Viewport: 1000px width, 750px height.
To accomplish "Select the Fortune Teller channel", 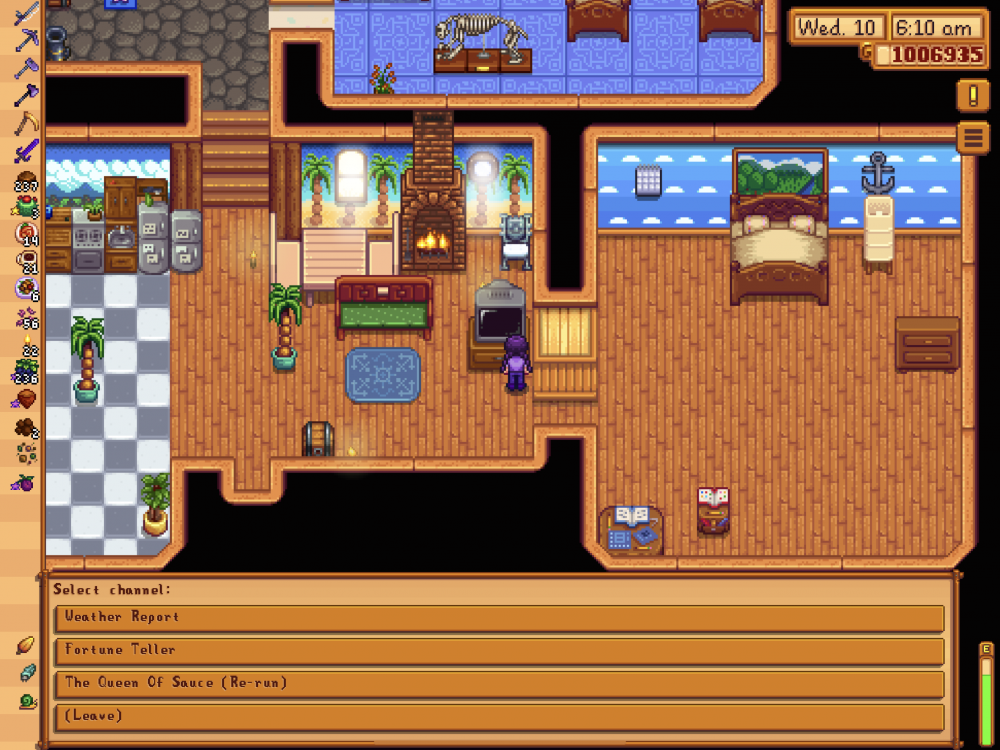I will pyautogui.click(x=498, y=650).
